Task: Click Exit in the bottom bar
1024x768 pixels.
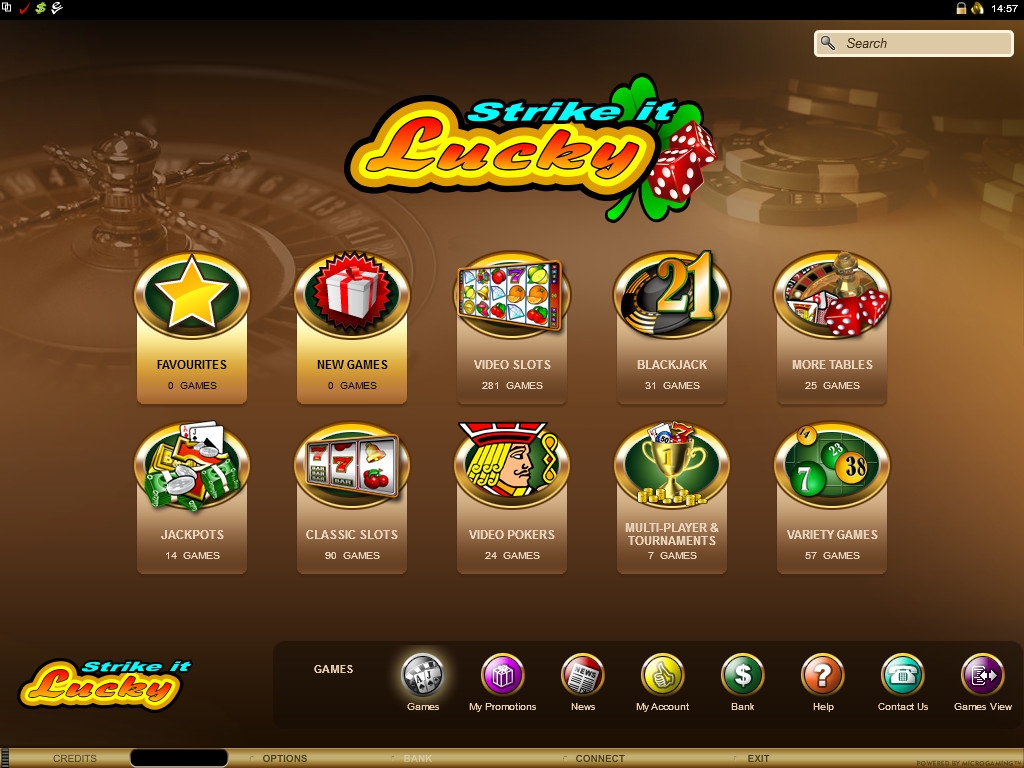Action: [758, 759]
